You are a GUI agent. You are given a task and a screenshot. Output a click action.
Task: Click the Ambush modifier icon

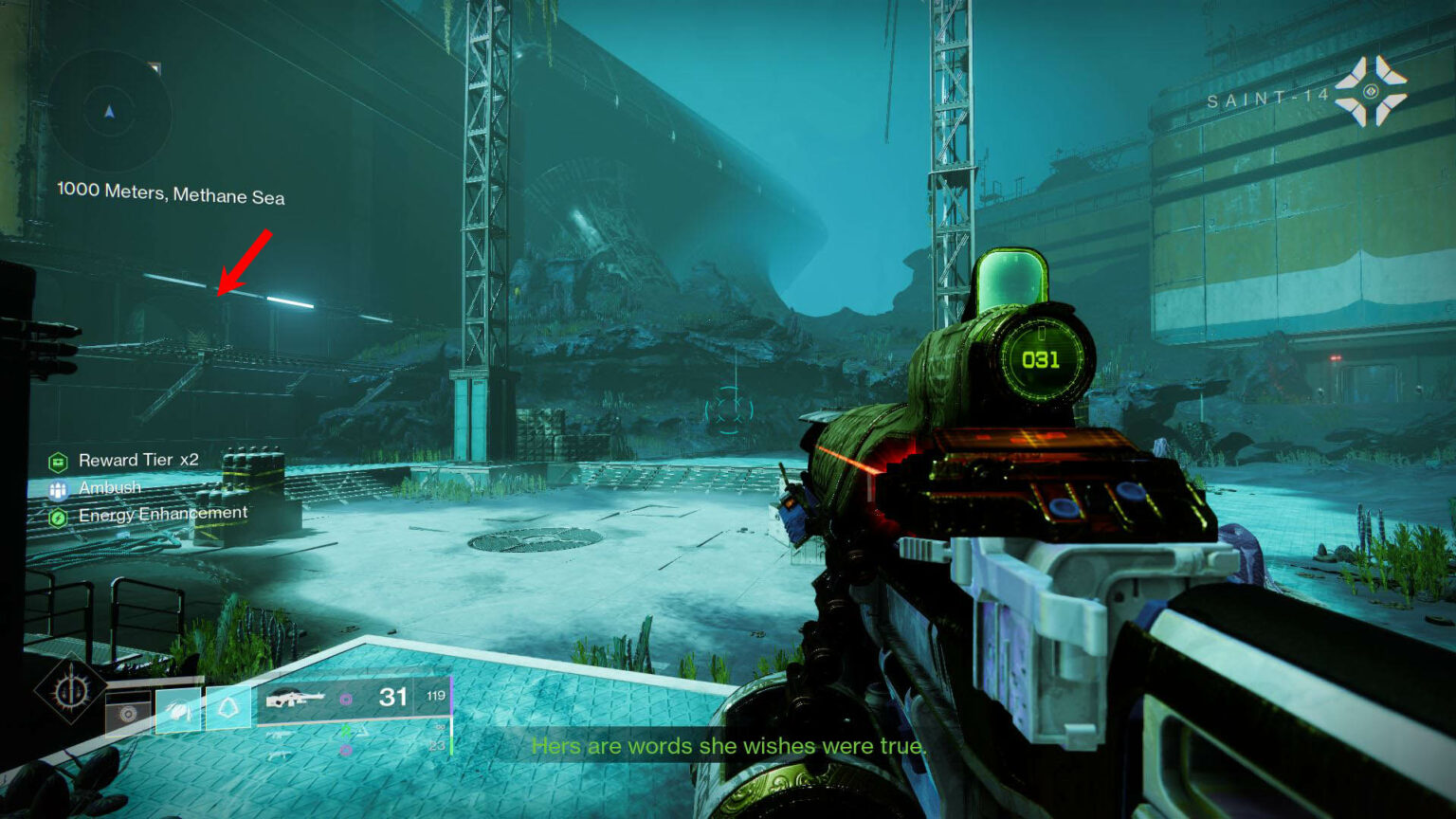[x=59, y=490]
